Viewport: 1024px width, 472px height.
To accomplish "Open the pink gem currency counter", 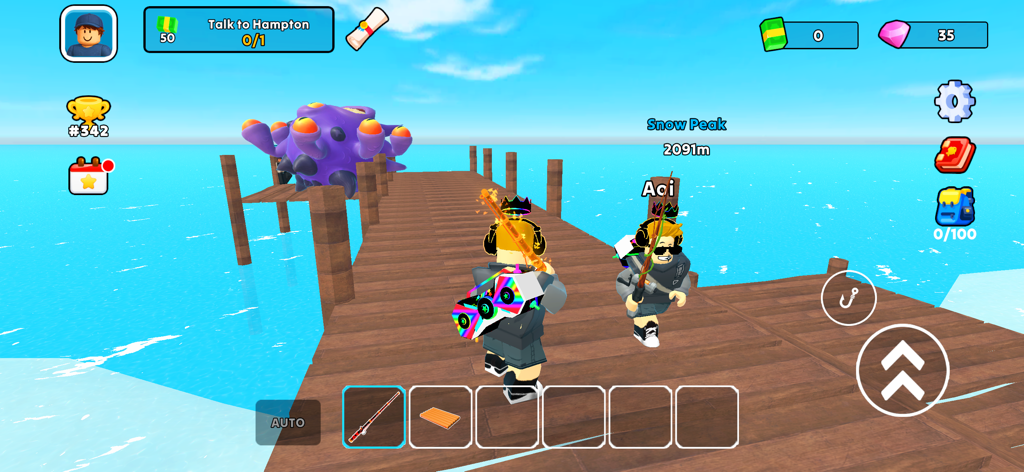I will click(x=933, y=35).
